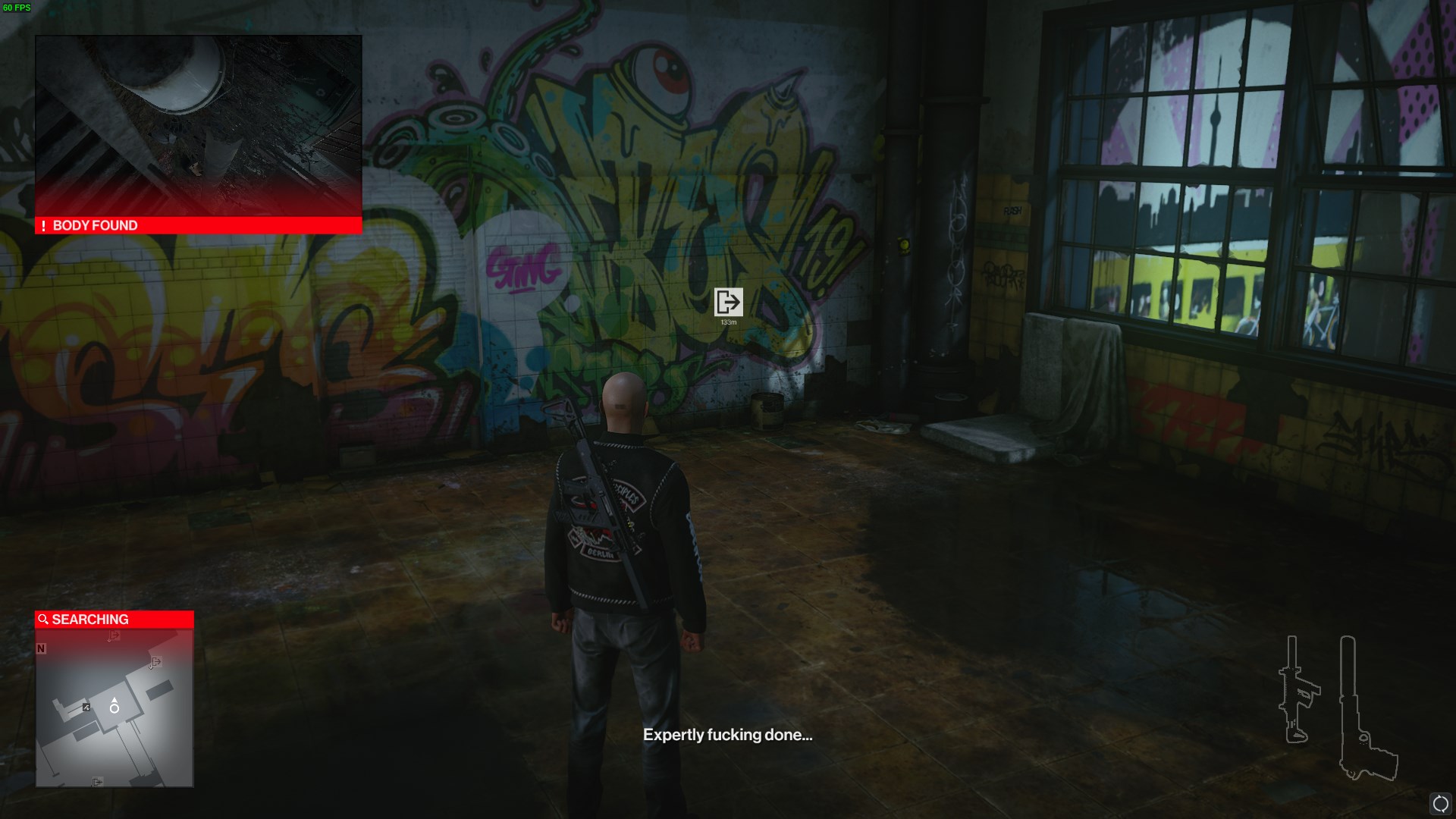Toggle the right-side exit marker on the minimap
Viewport: 1456px width, 819px height.
[156, 662]
